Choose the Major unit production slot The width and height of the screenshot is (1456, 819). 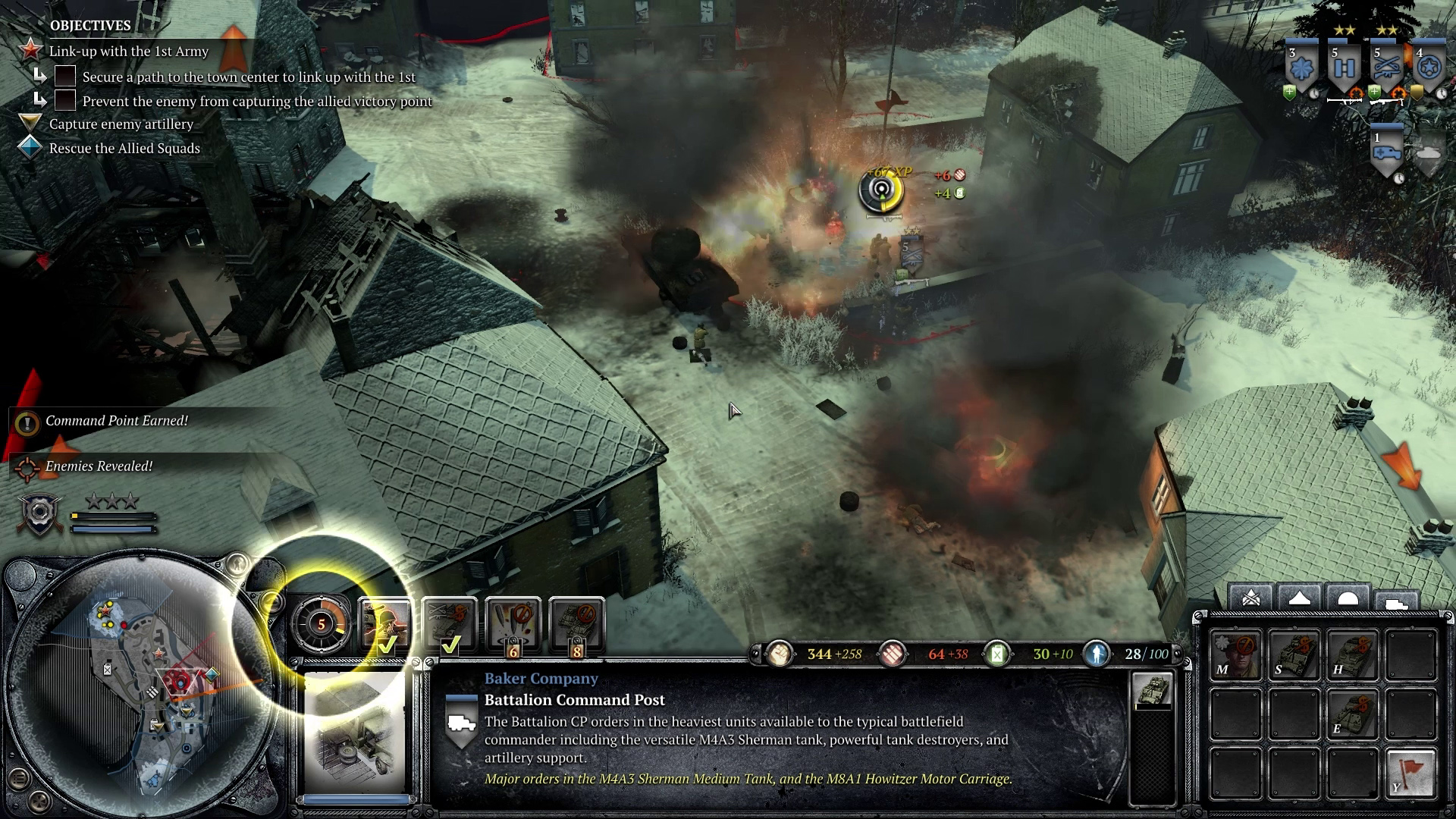(1235, 654)
